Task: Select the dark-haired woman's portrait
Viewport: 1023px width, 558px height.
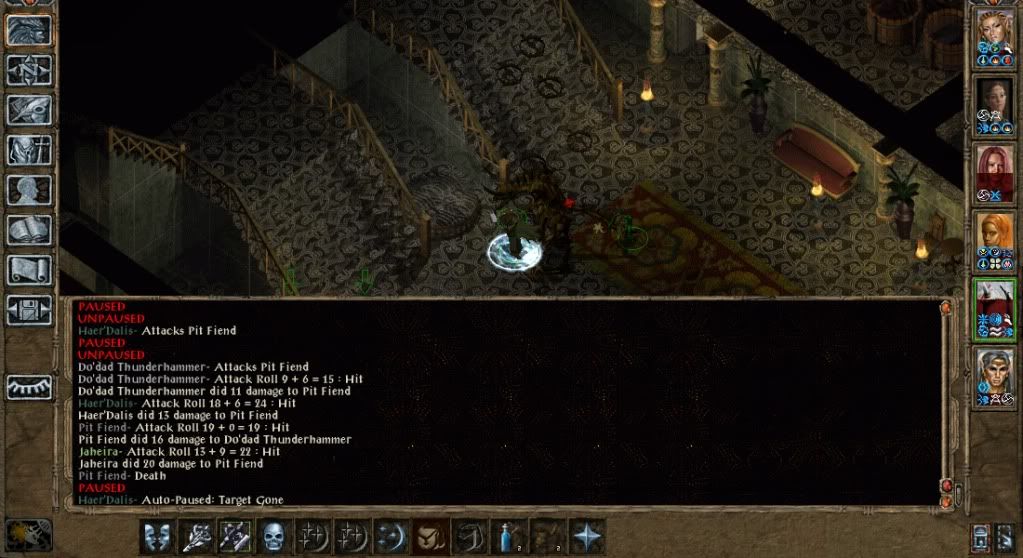Action: 994,106
